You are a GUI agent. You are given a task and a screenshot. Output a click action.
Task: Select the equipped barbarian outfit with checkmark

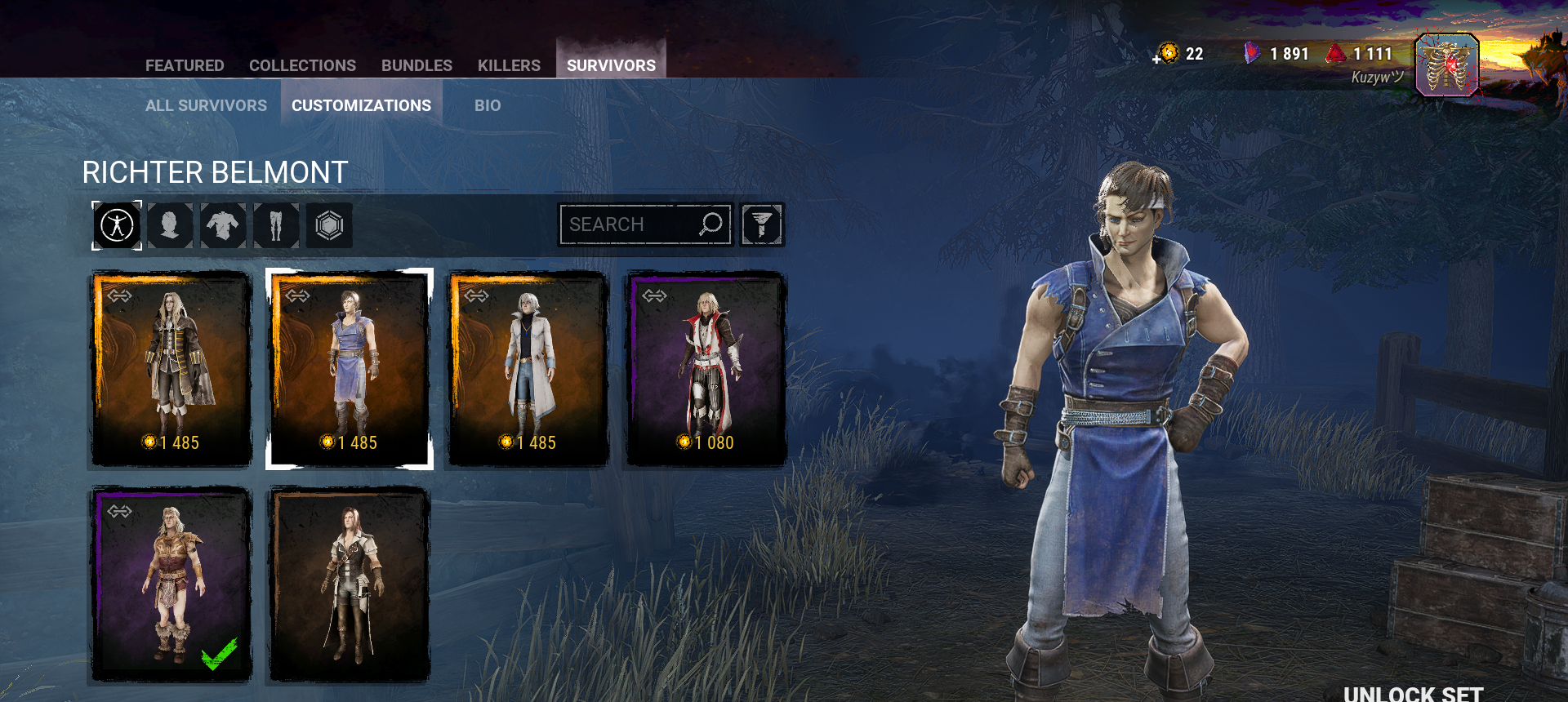171,584
